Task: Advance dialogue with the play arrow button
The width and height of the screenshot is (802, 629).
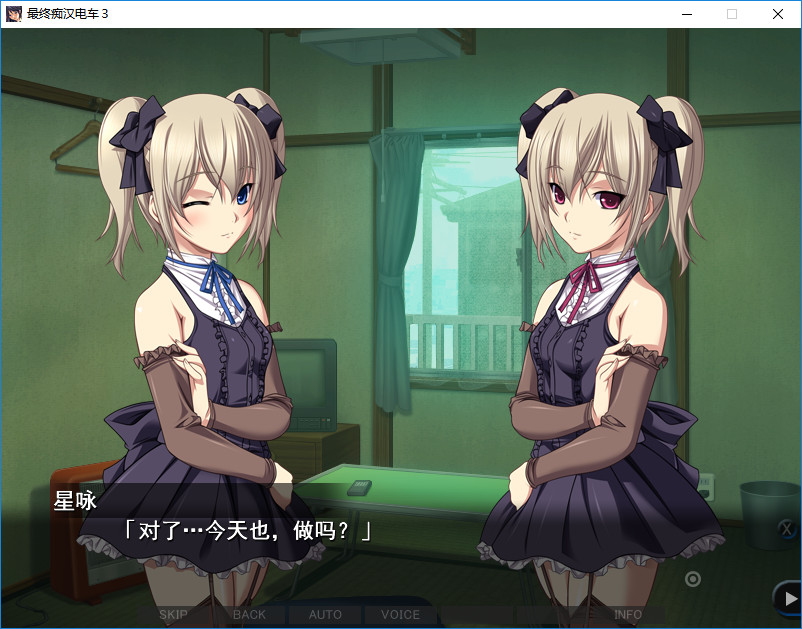Action: pos(786,598)
